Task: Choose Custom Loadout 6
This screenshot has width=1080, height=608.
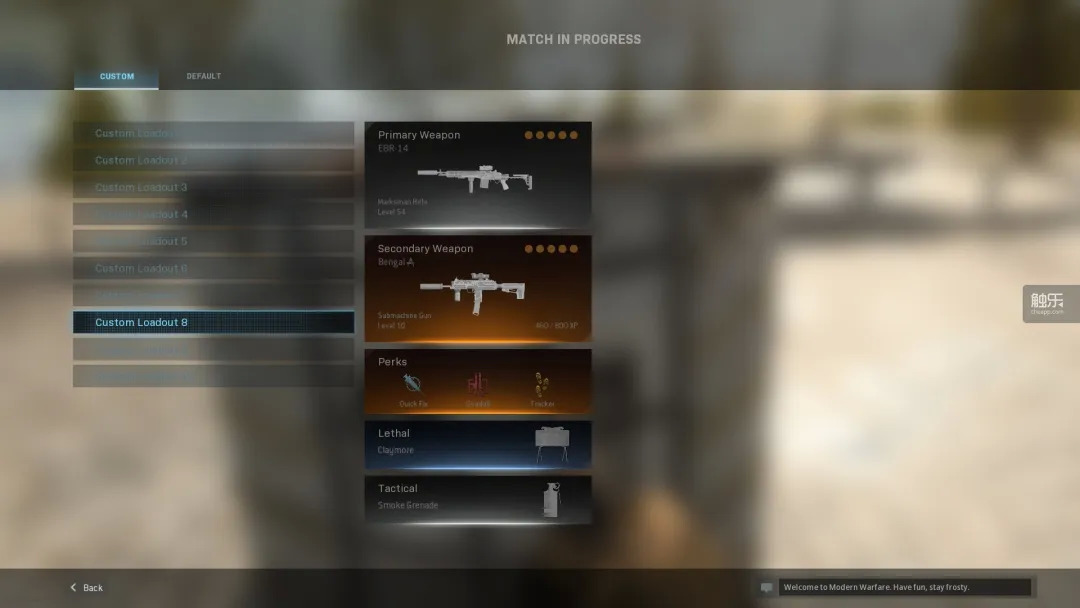Action: click(x=213, y=268)
